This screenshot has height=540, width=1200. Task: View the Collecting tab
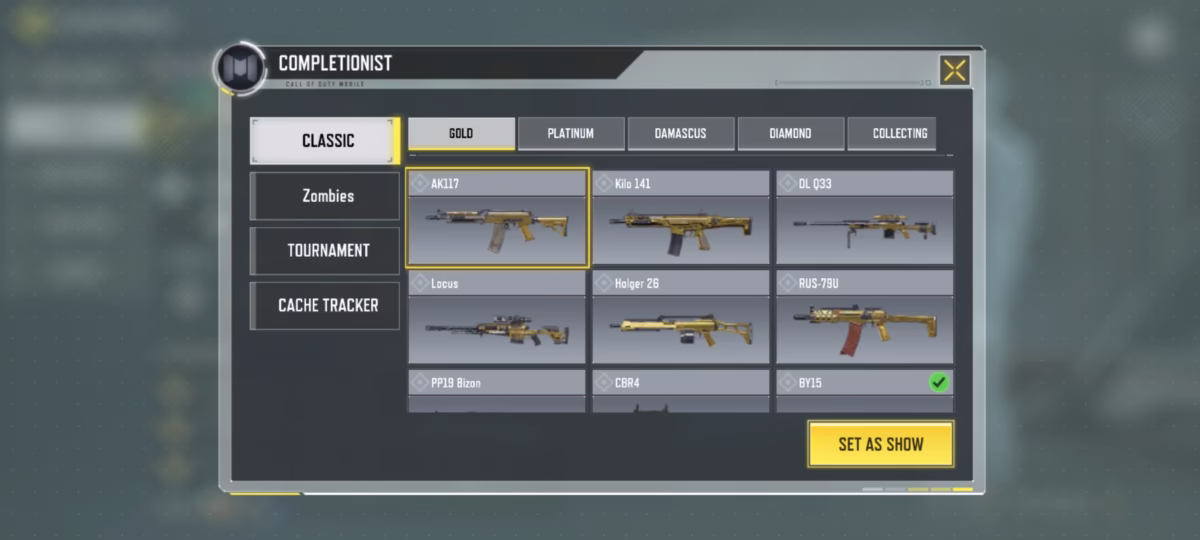(899, 134)
